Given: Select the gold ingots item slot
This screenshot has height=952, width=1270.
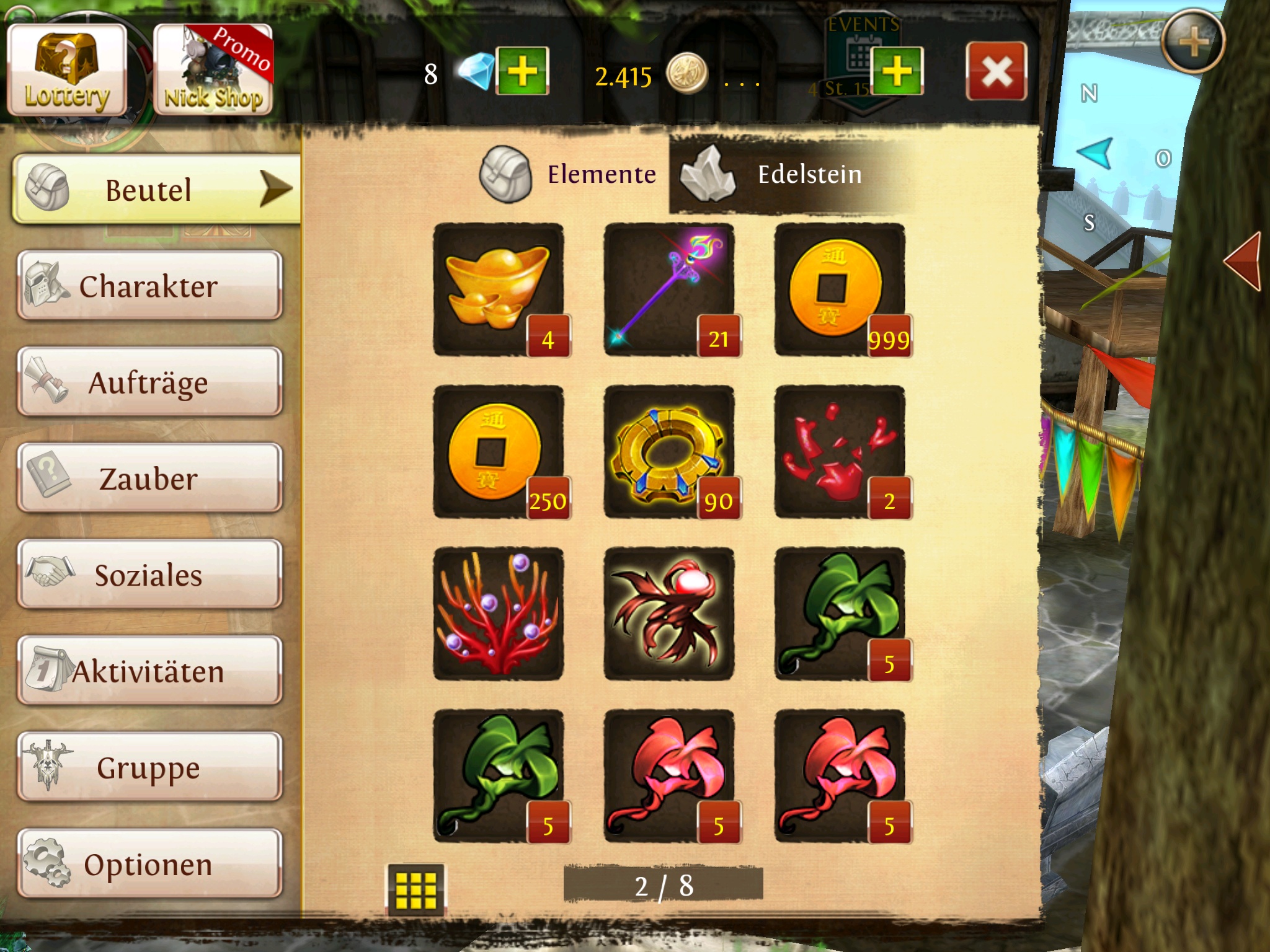Looking at the screenshot, I should [498, 289].
